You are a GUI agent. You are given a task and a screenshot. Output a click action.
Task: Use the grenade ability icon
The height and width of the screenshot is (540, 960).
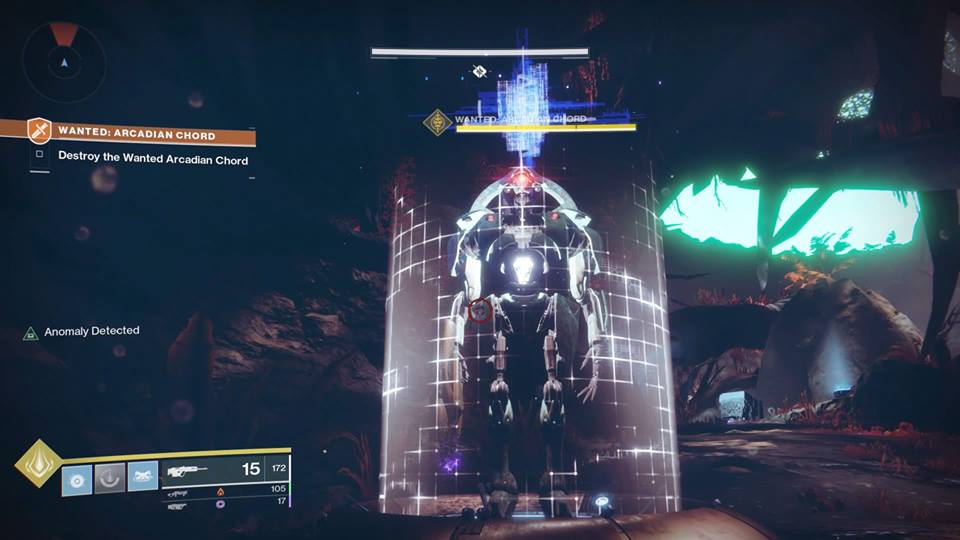[x=77, y=478]
